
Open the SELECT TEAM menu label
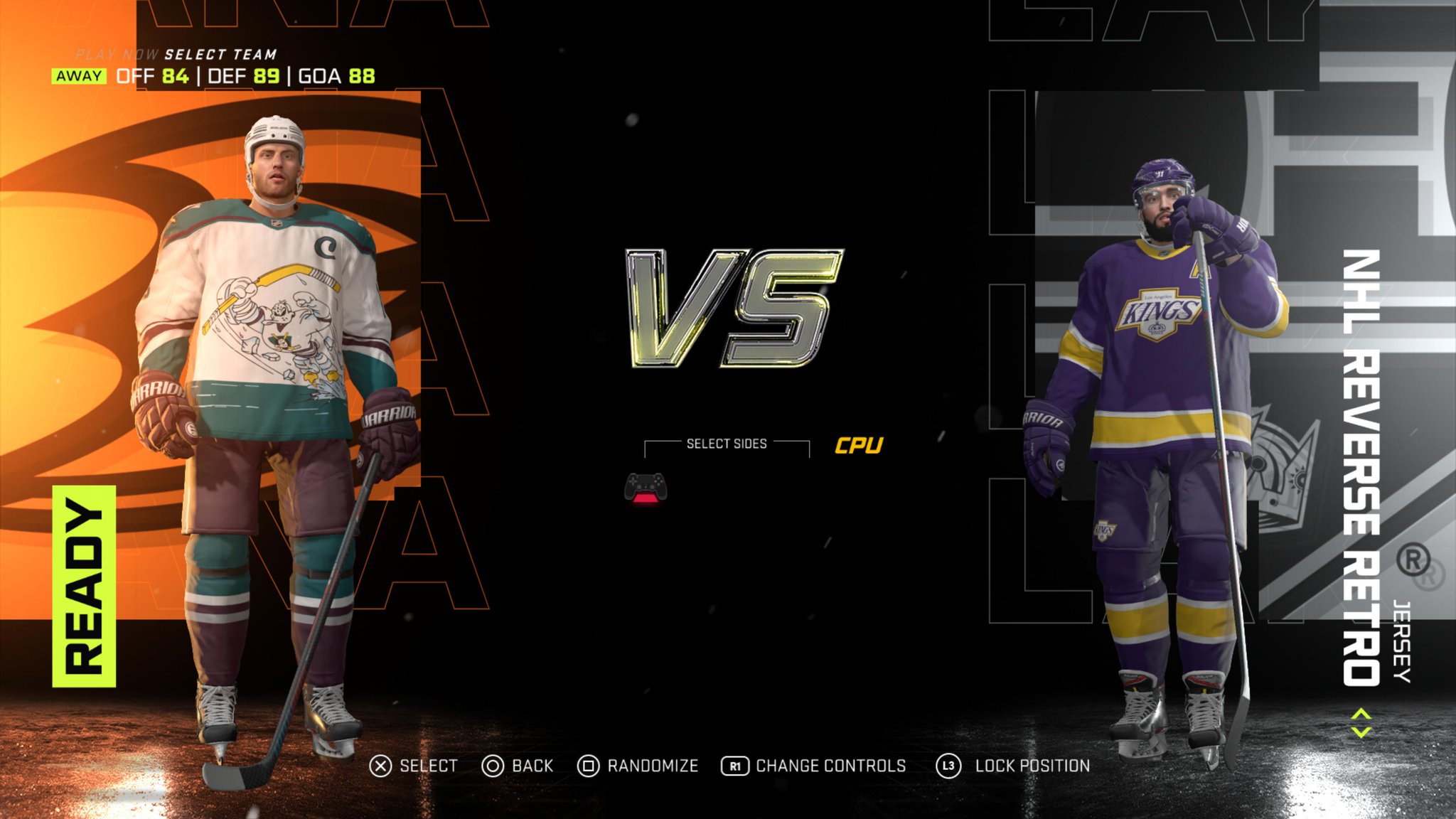[x=220, y=52]
